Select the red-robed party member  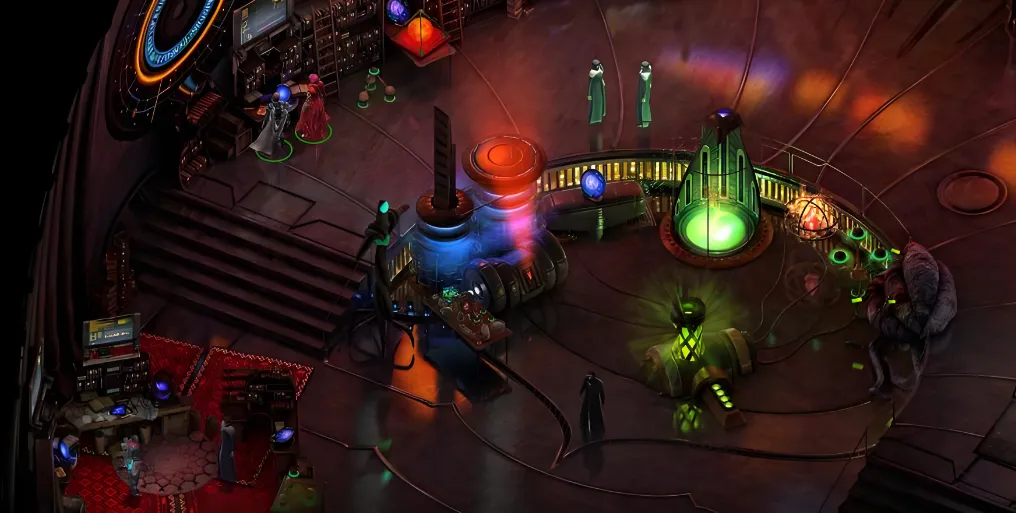(x=314, y=112)
